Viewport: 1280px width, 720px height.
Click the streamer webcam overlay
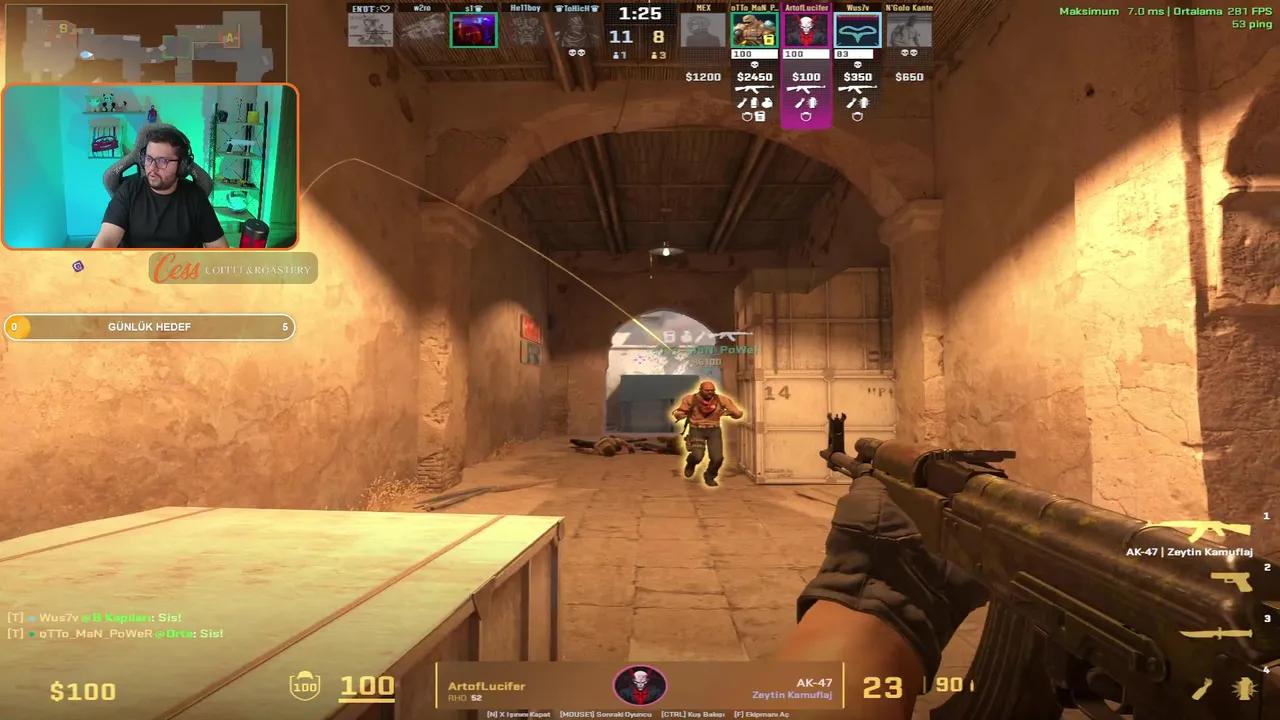150,167
